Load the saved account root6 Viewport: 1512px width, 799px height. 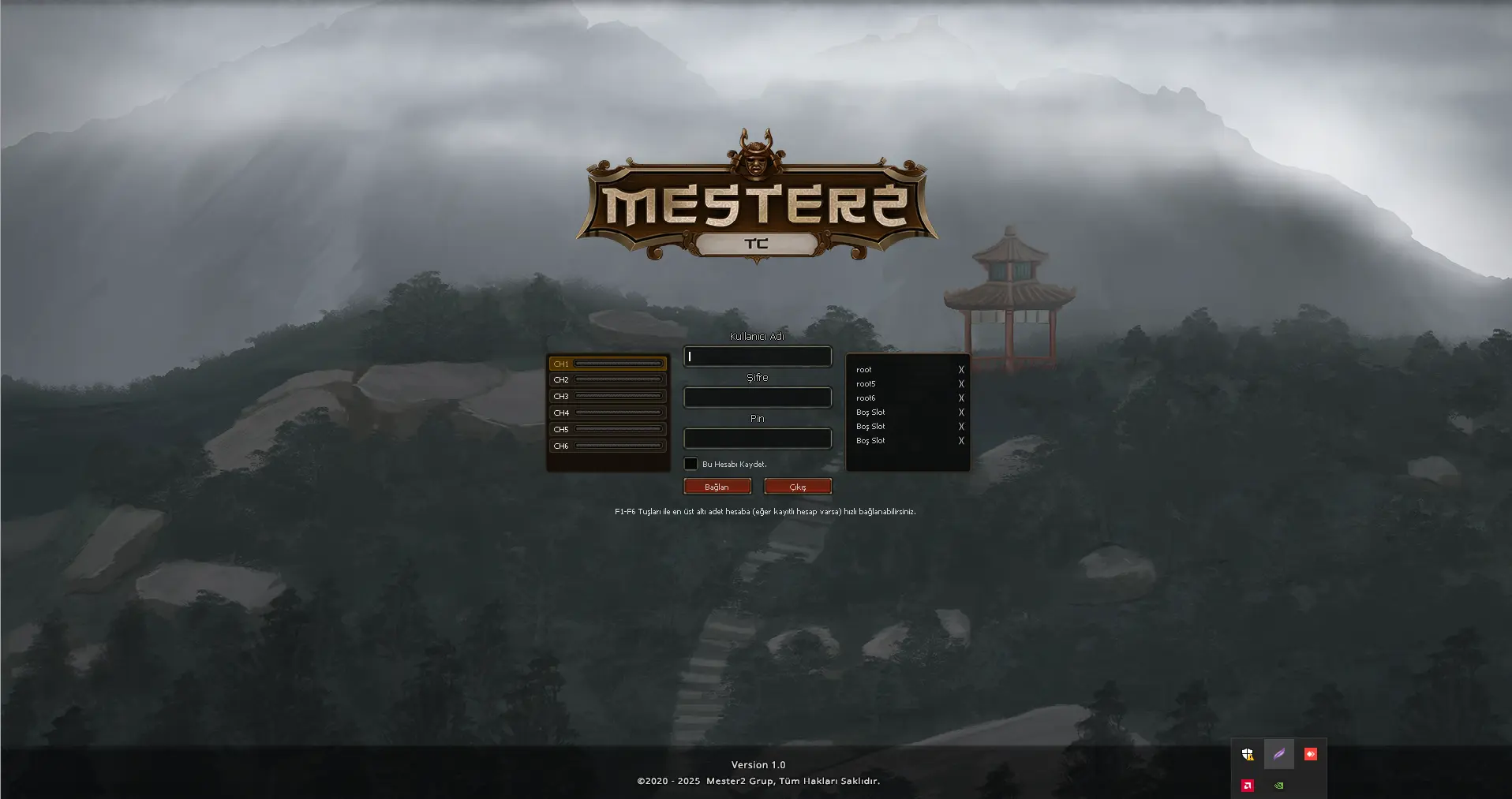click(x=866, y=398)
